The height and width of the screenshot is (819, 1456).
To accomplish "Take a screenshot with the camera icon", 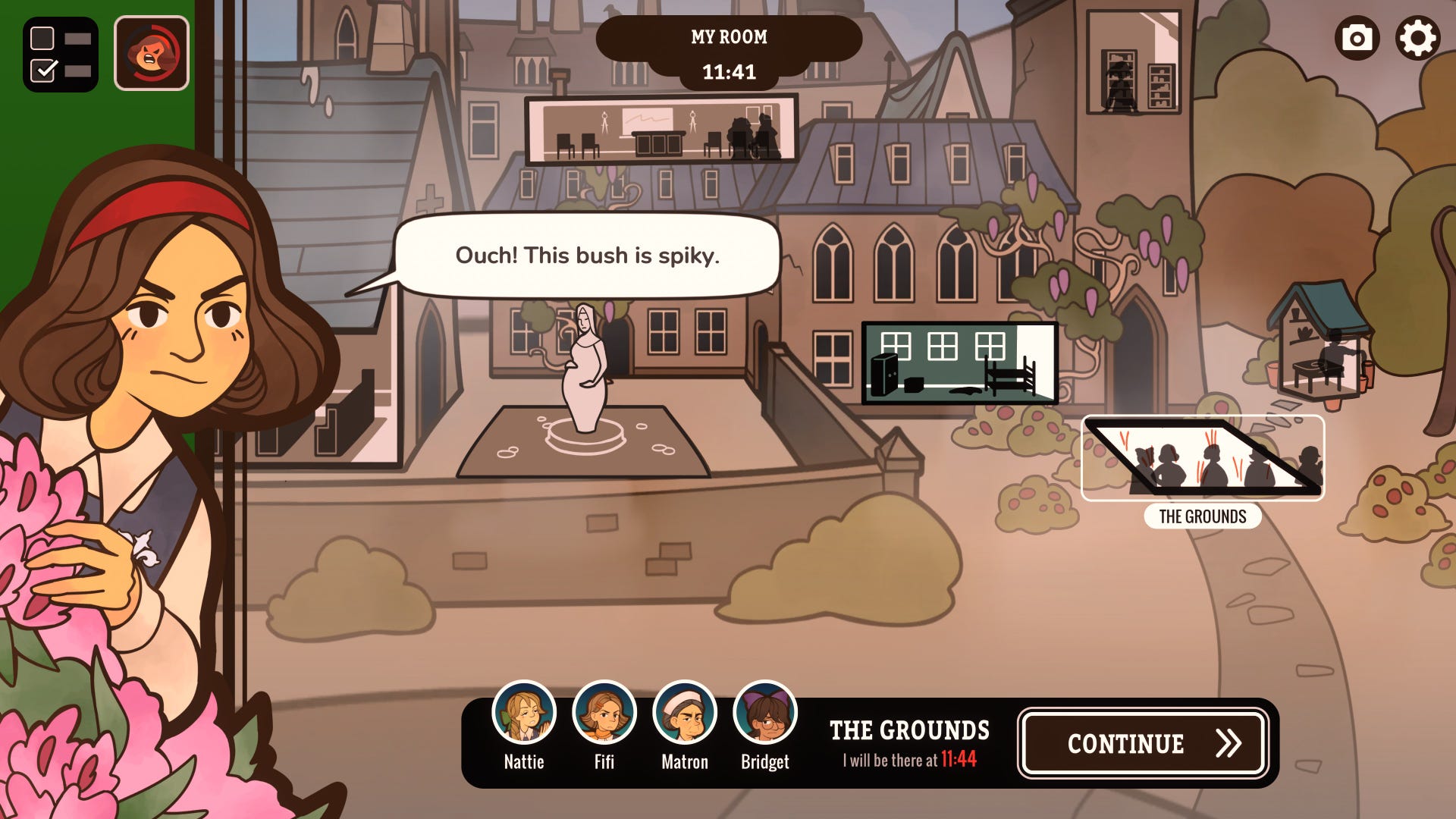I will [x=1357, y=38].
